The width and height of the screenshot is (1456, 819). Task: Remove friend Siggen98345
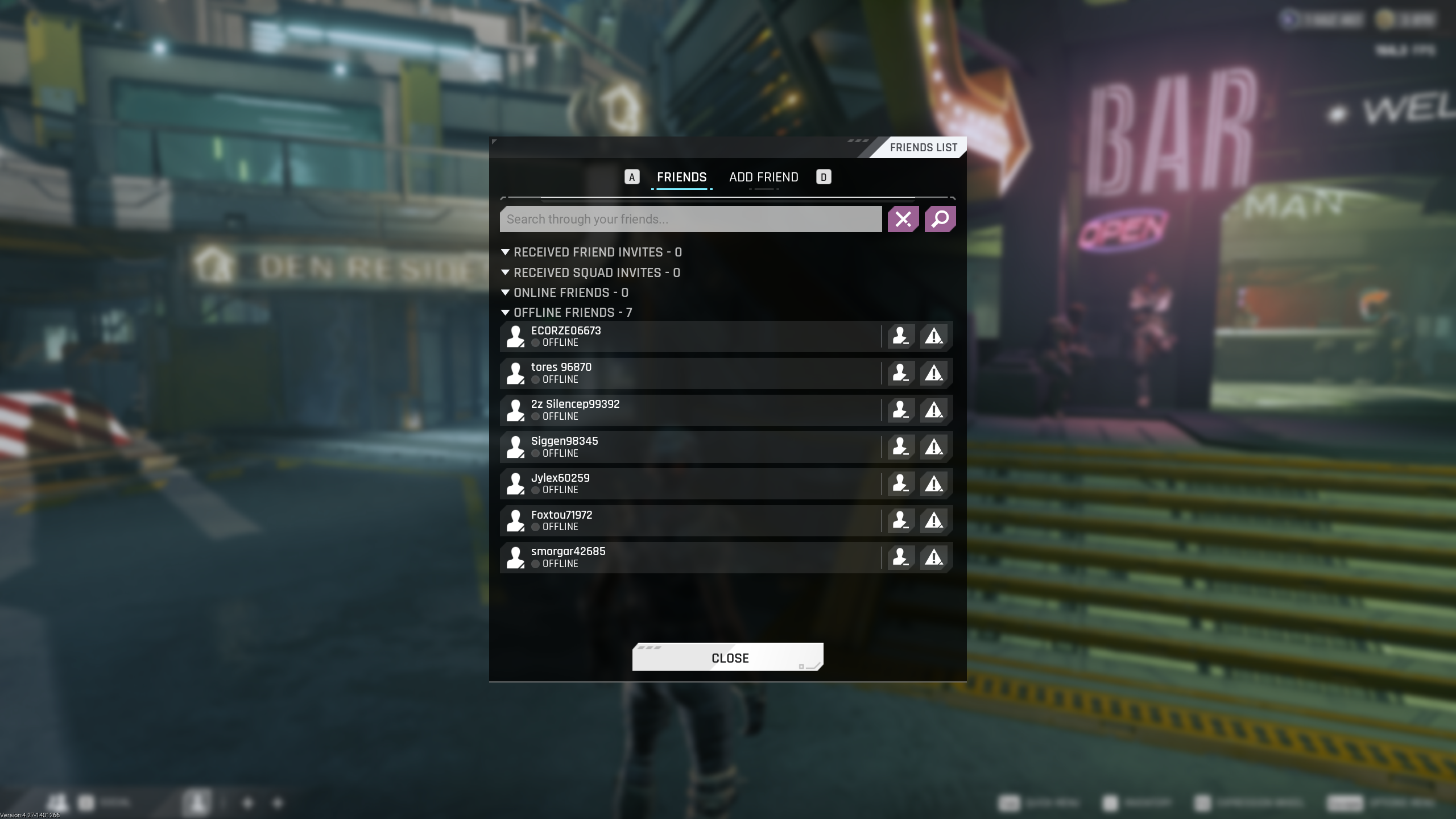coord(900,447)
